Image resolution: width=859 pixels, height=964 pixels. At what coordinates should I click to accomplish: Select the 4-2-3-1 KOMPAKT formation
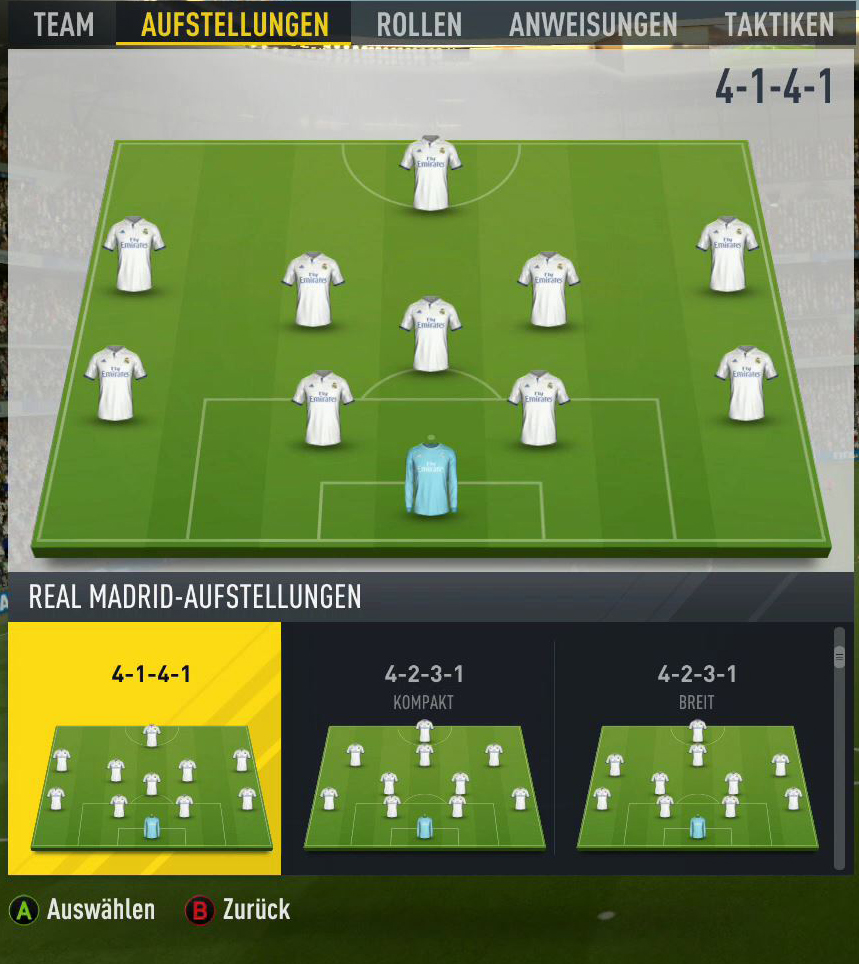click(x=422, y=748)
